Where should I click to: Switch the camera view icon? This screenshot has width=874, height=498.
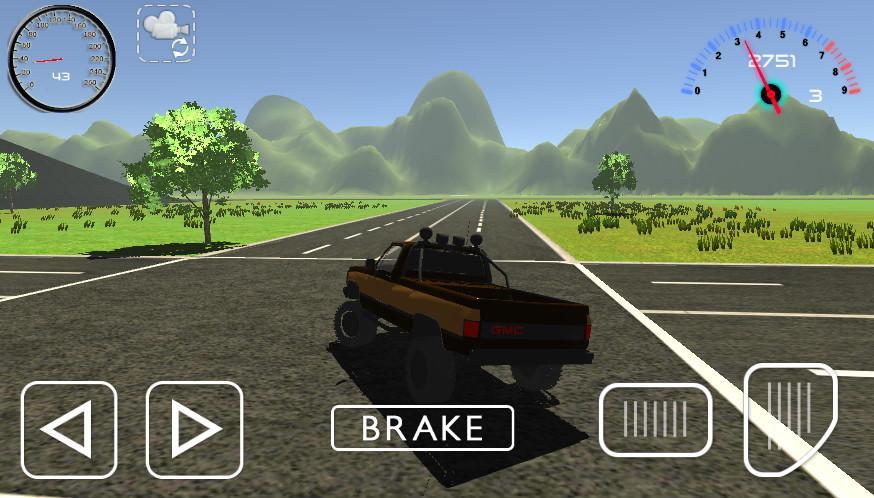click(166, 33)
